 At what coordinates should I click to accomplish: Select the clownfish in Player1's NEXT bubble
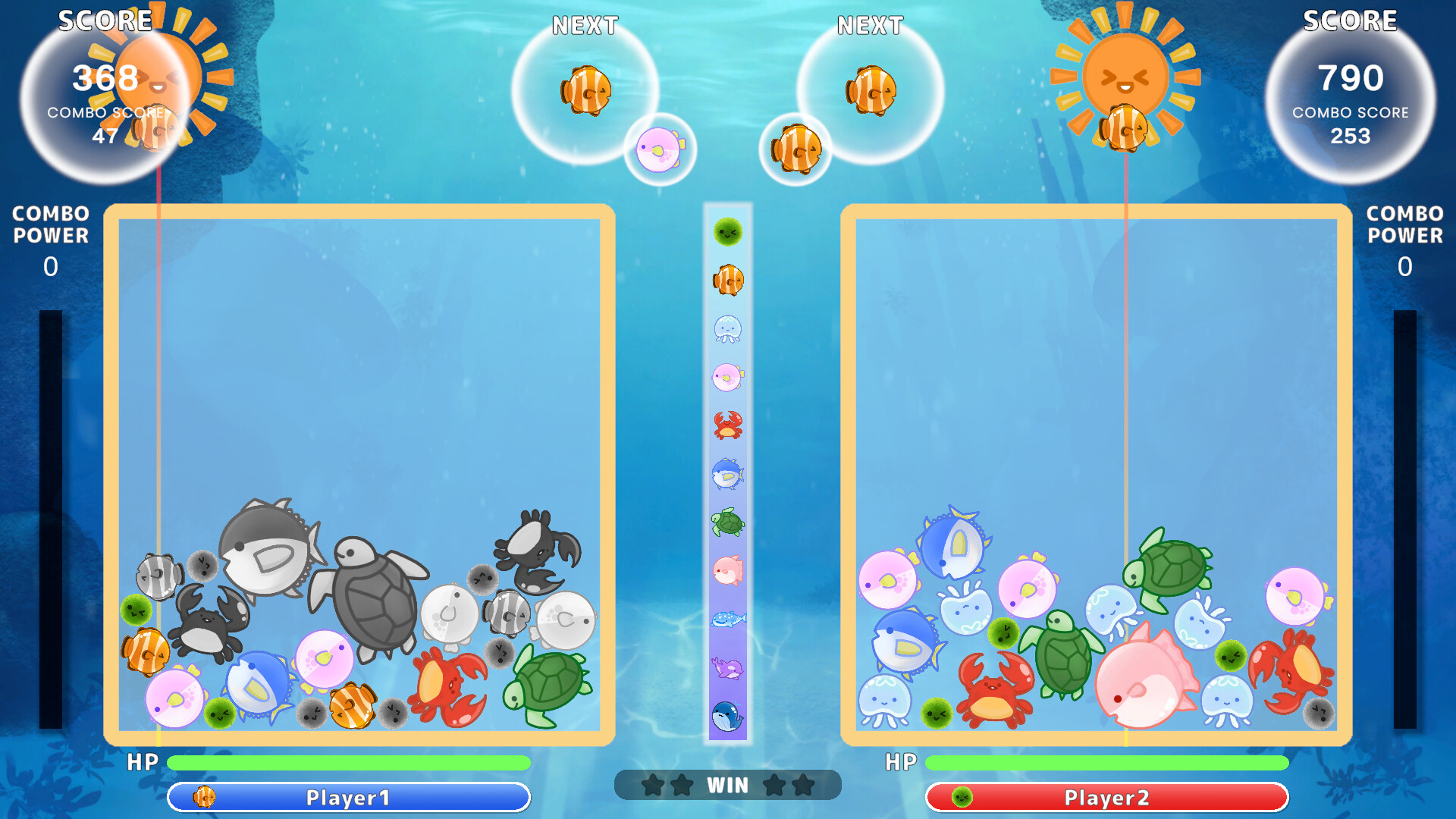click(x=586, y=89)
